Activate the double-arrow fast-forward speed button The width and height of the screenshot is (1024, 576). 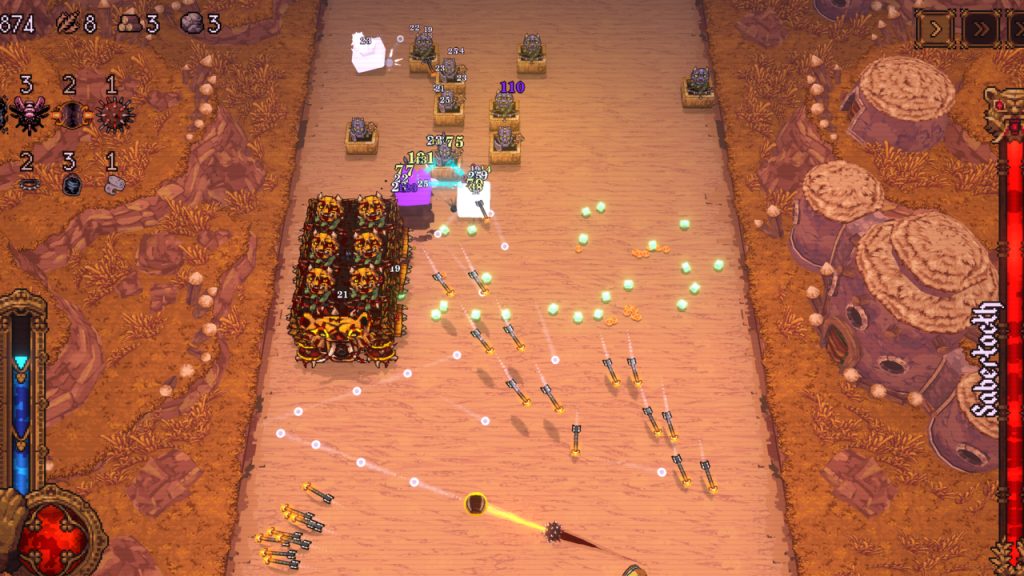(980, 29)
